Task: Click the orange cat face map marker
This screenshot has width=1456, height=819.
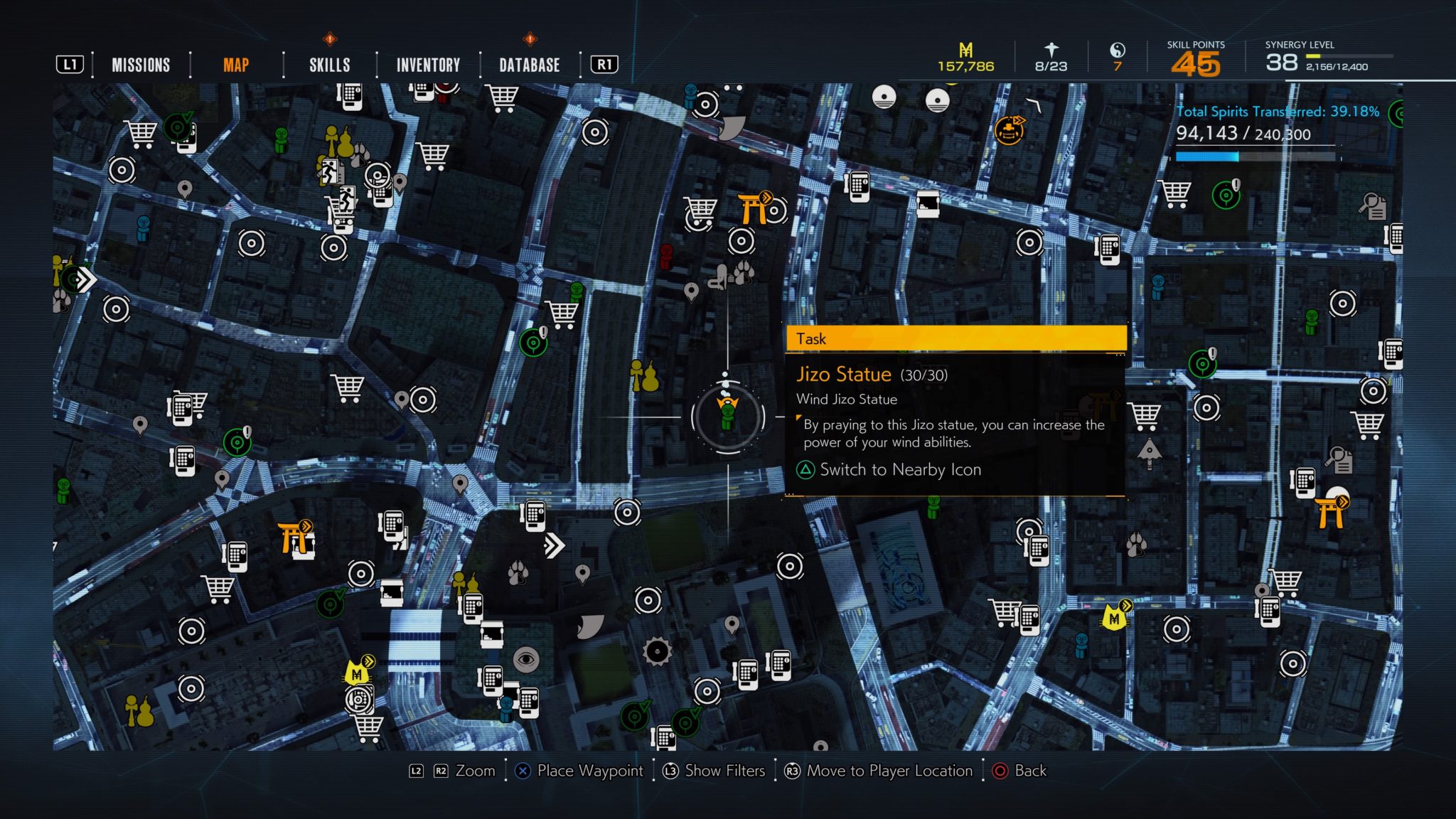Action: pos(1009,131)
